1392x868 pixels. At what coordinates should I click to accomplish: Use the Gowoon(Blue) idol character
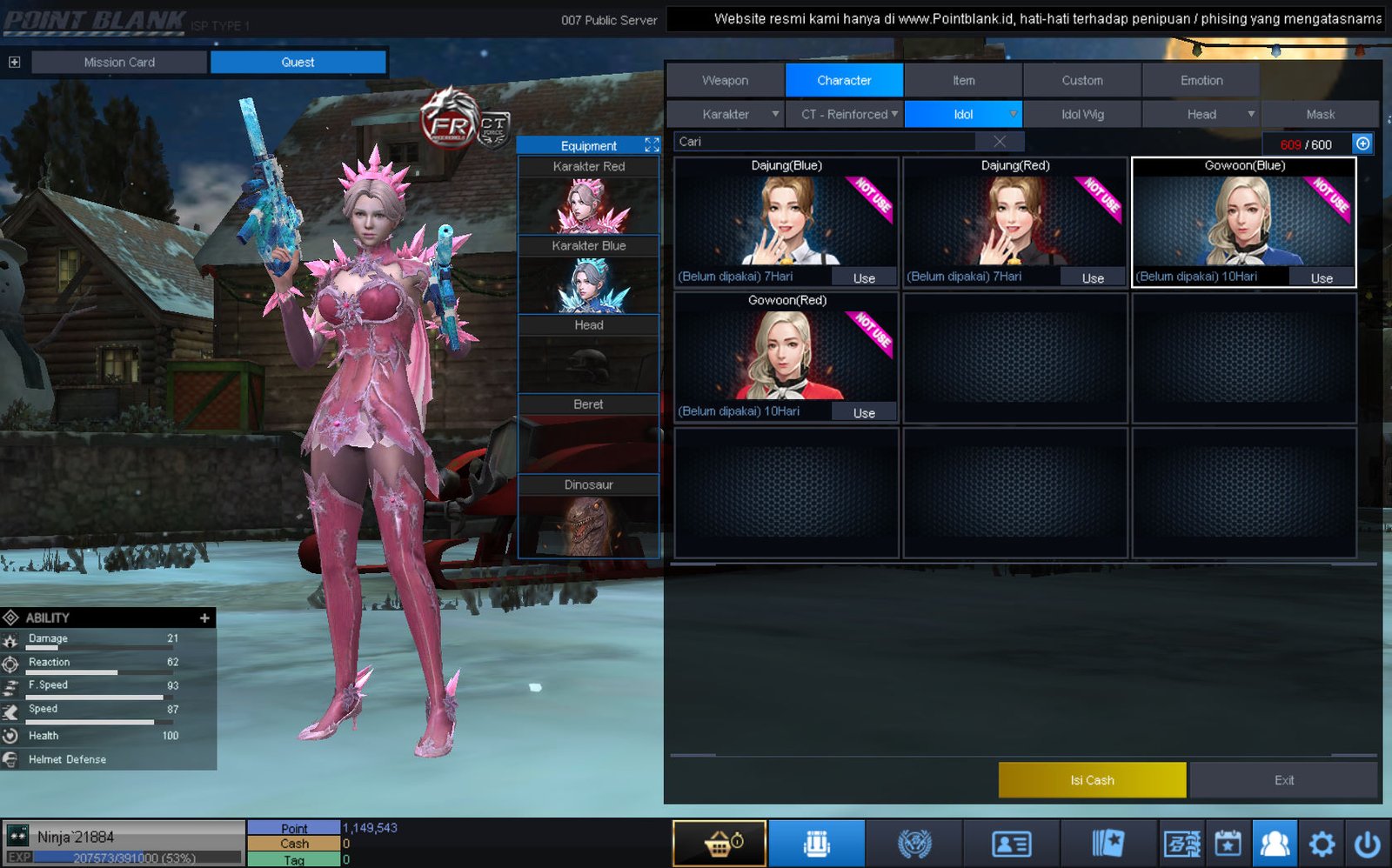point(1322,278)
